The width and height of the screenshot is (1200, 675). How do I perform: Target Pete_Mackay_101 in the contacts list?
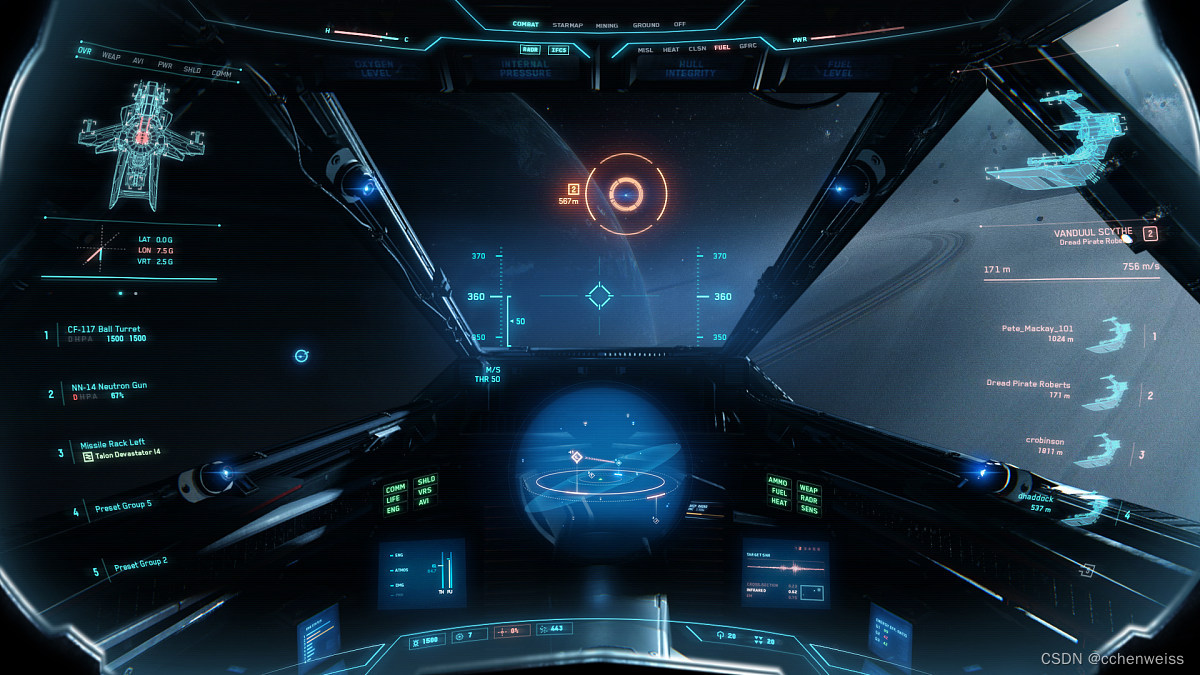pos(1037,328)
